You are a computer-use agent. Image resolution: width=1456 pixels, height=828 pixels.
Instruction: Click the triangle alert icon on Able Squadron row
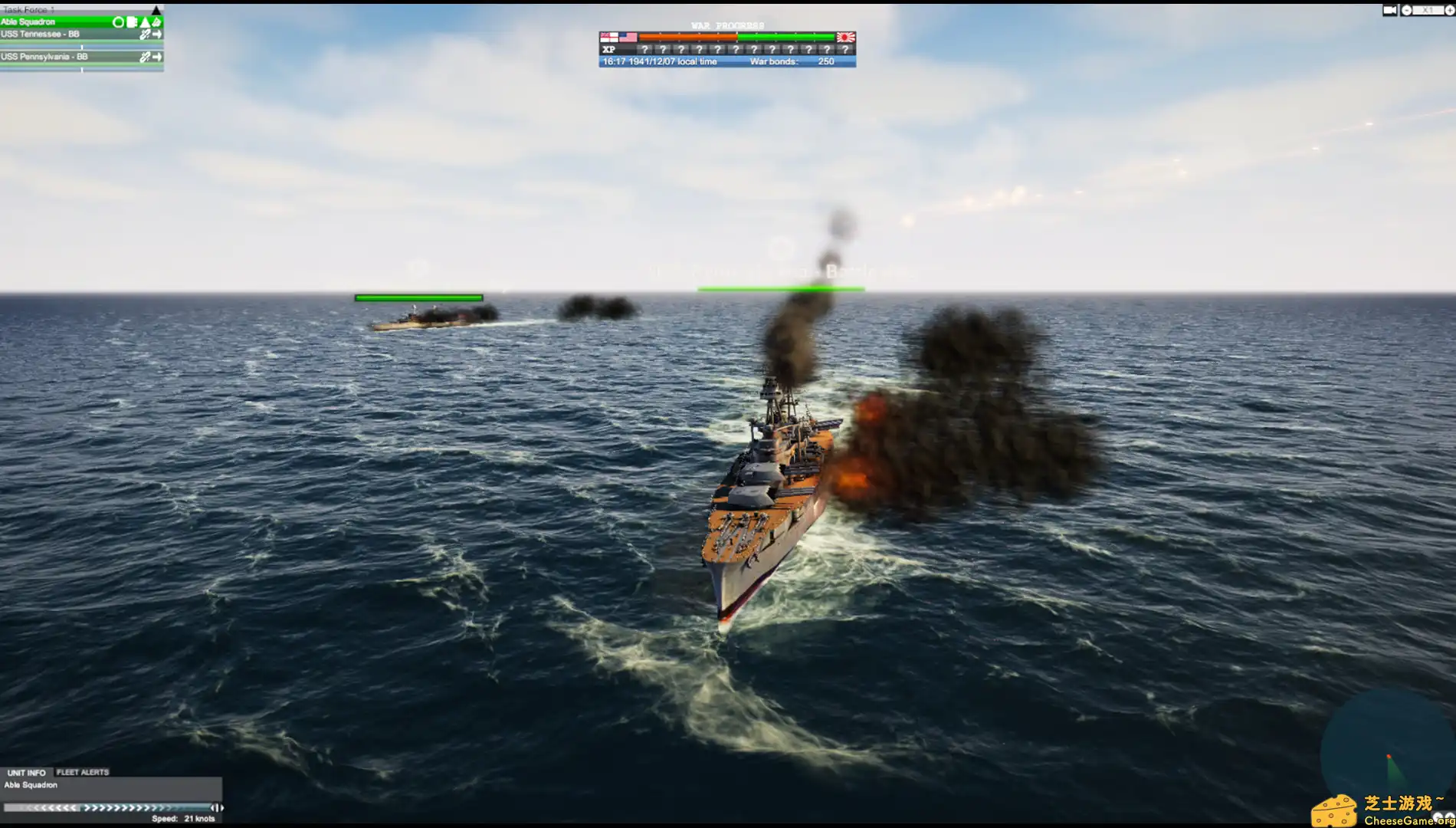coord(145,22)
